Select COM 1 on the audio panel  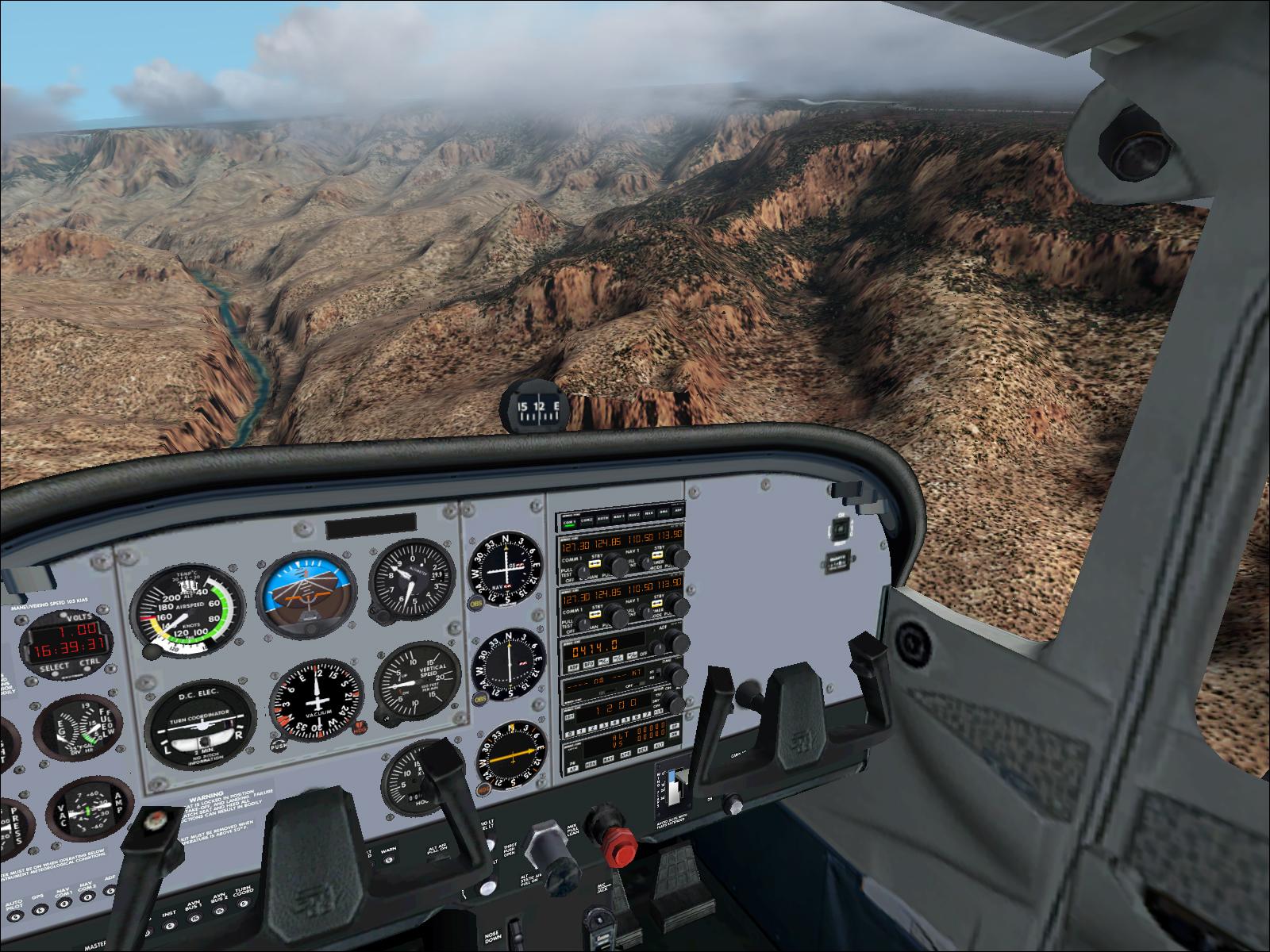pos(568,523)
